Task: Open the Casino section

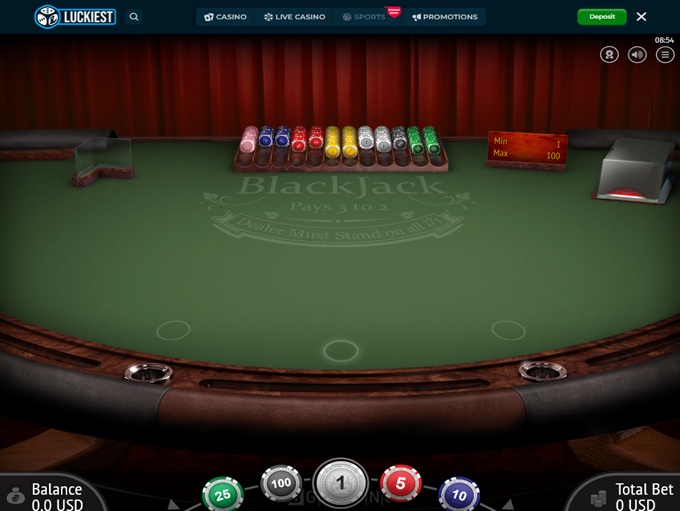Action: pyautogui.click(x=226, y=17)
